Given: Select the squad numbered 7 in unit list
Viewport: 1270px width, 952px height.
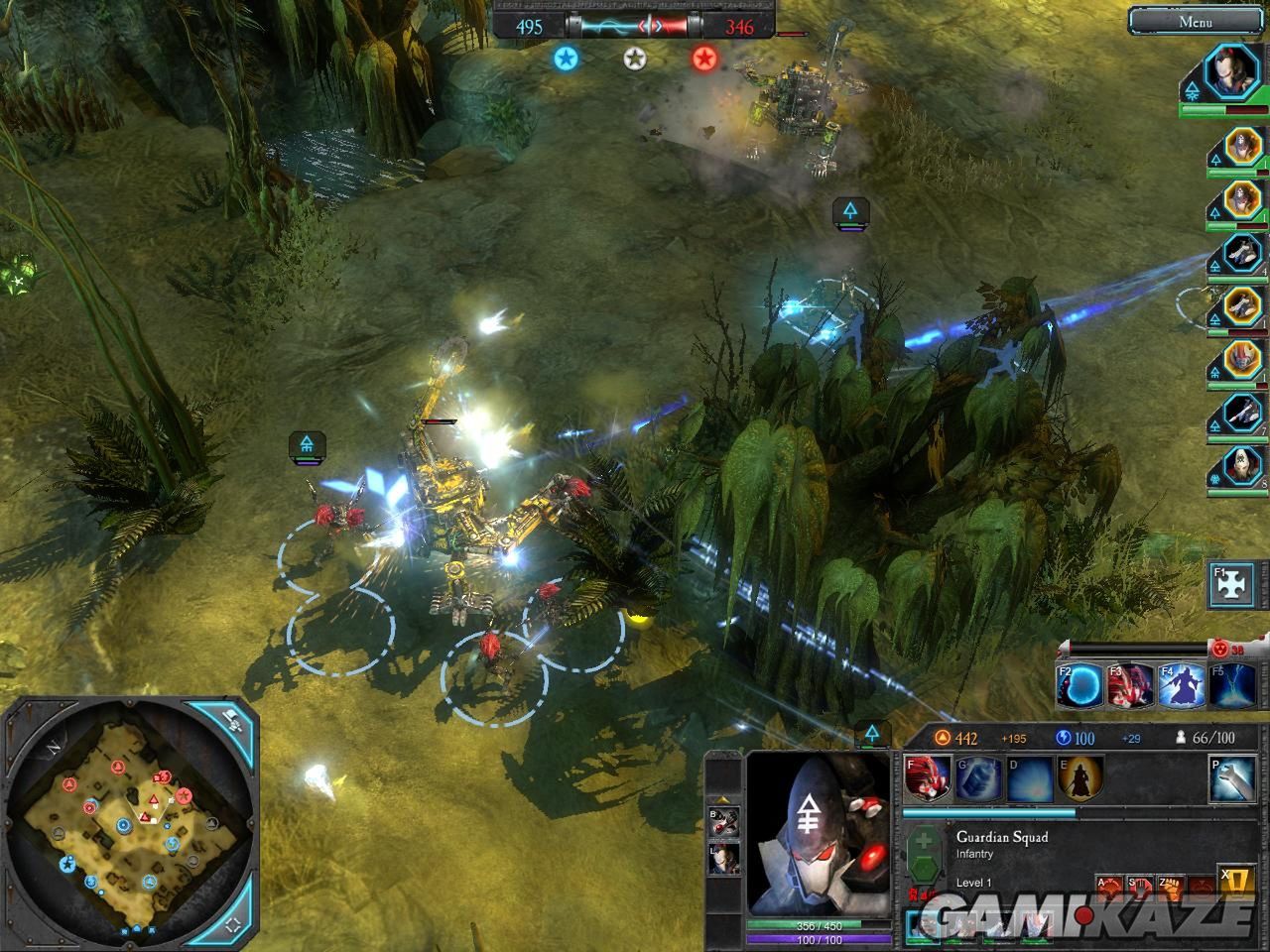Looking at the screenshot, I should (x=1241, y=412).
